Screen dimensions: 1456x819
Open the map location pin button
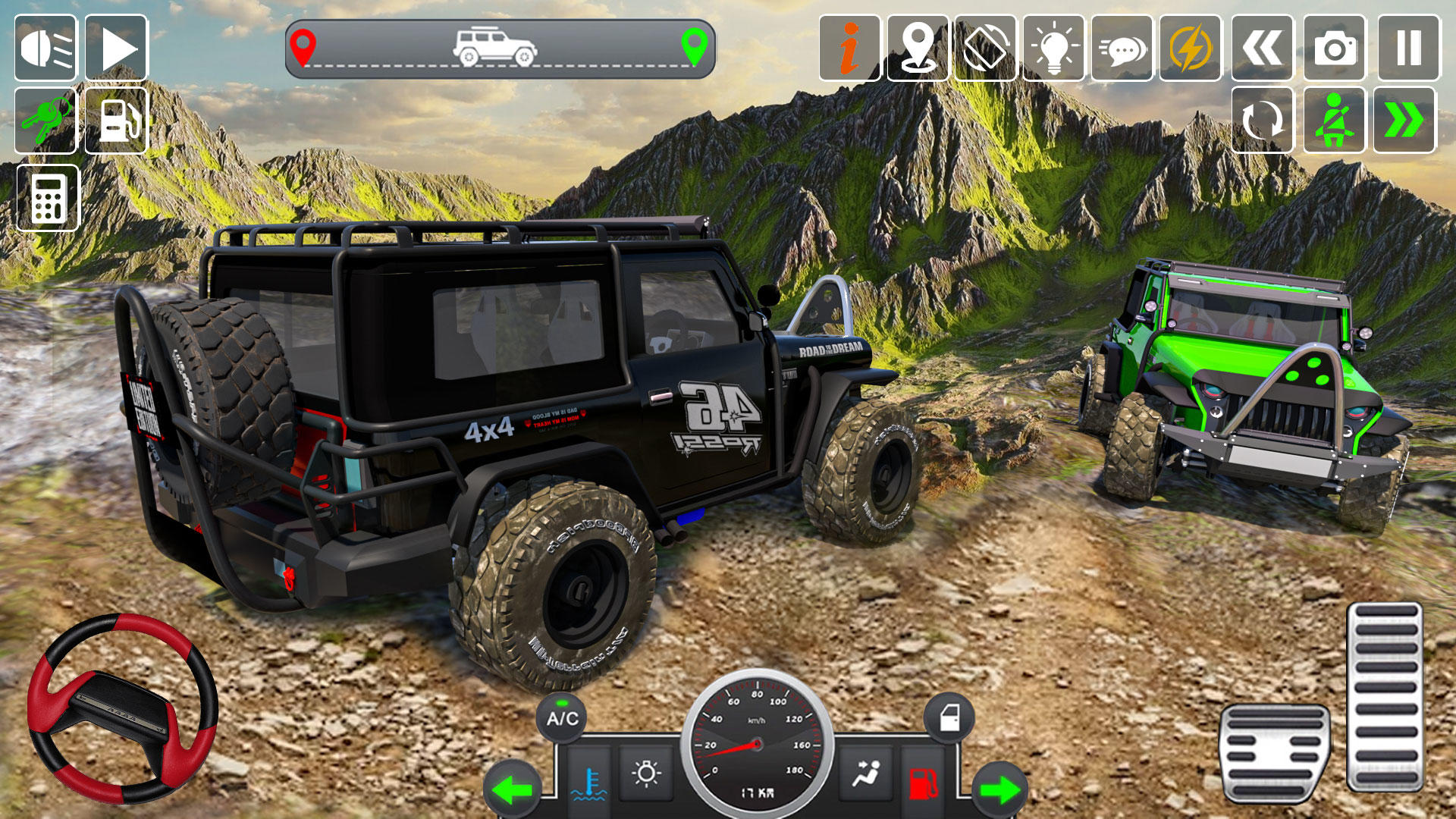[x=918, y=49]
